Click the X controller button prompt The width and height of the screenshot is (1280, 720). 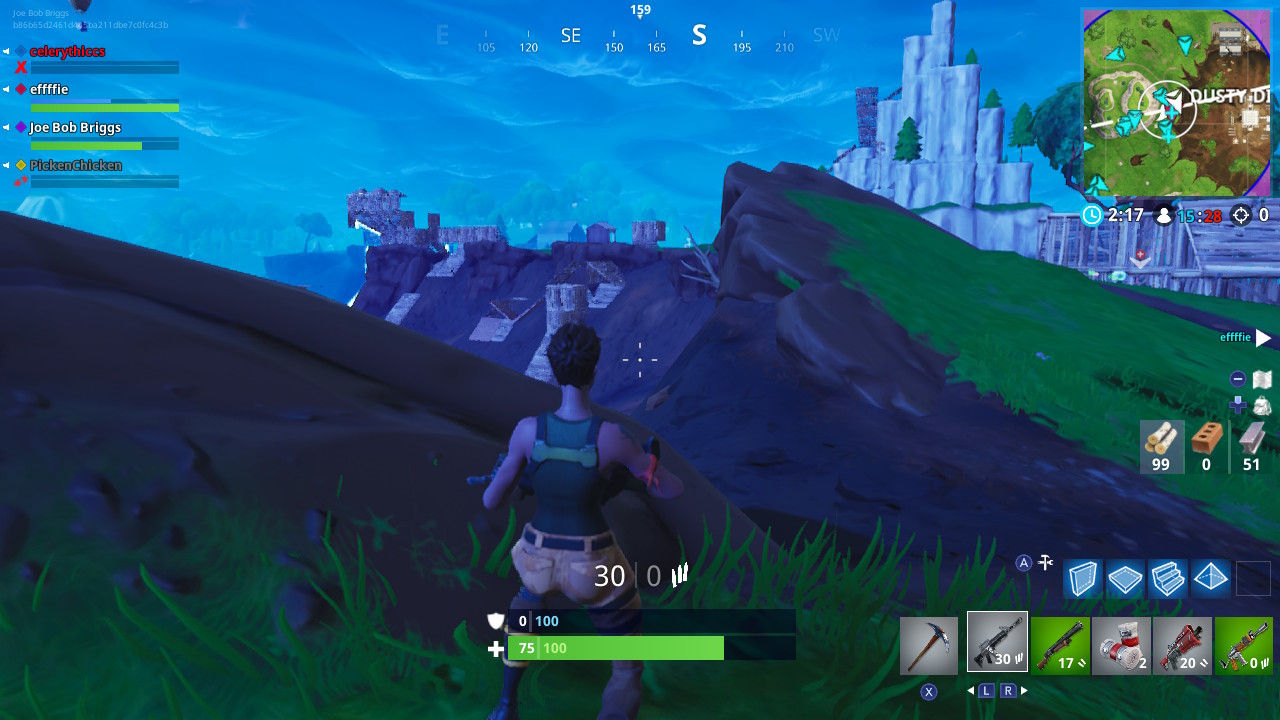click(x=929, y=690)
